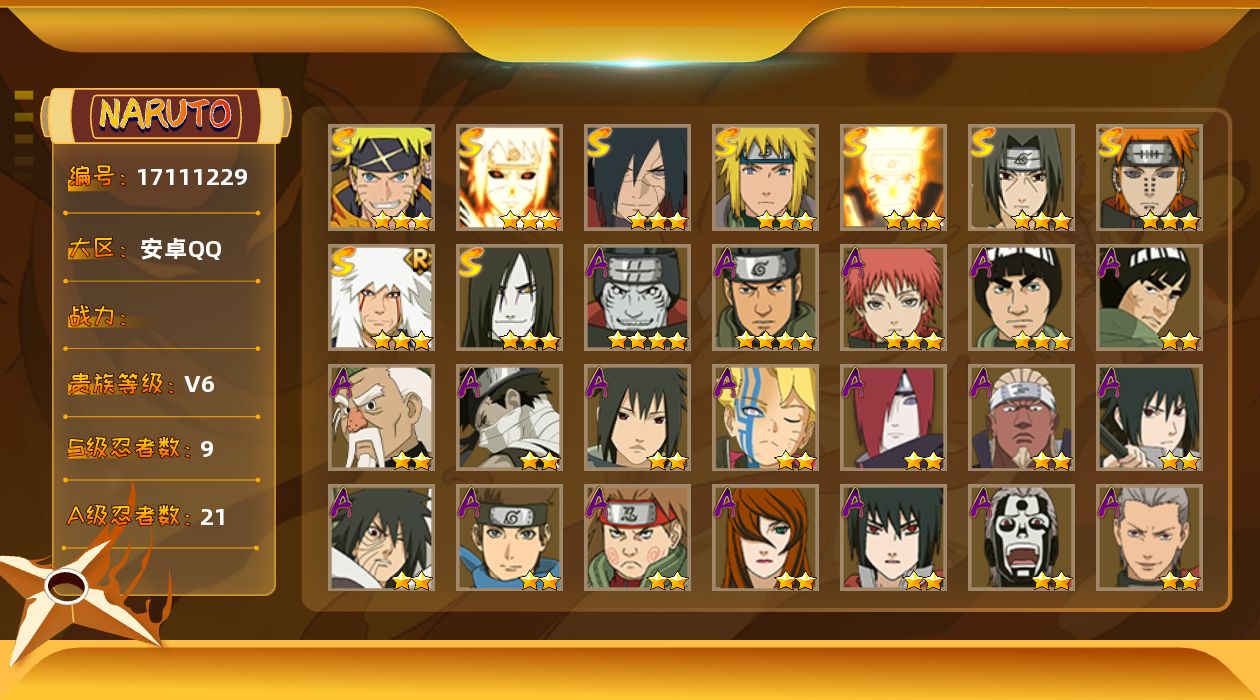
Task: Select the skull-faced ninja portrait
Action: [x=1021, y=537]
